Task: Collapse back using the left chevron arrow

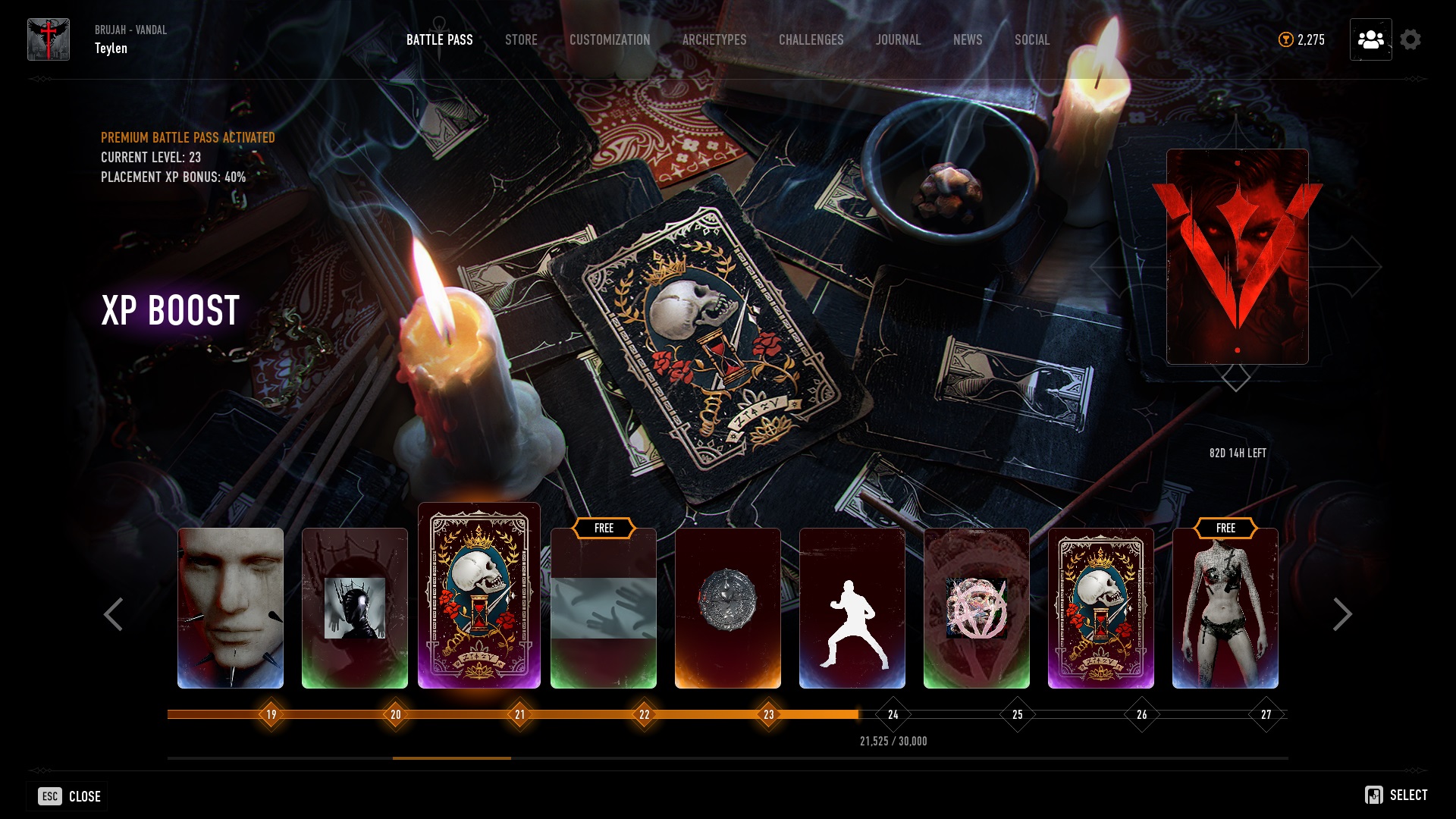Action: pyautogui.click(x=114, y=614)
